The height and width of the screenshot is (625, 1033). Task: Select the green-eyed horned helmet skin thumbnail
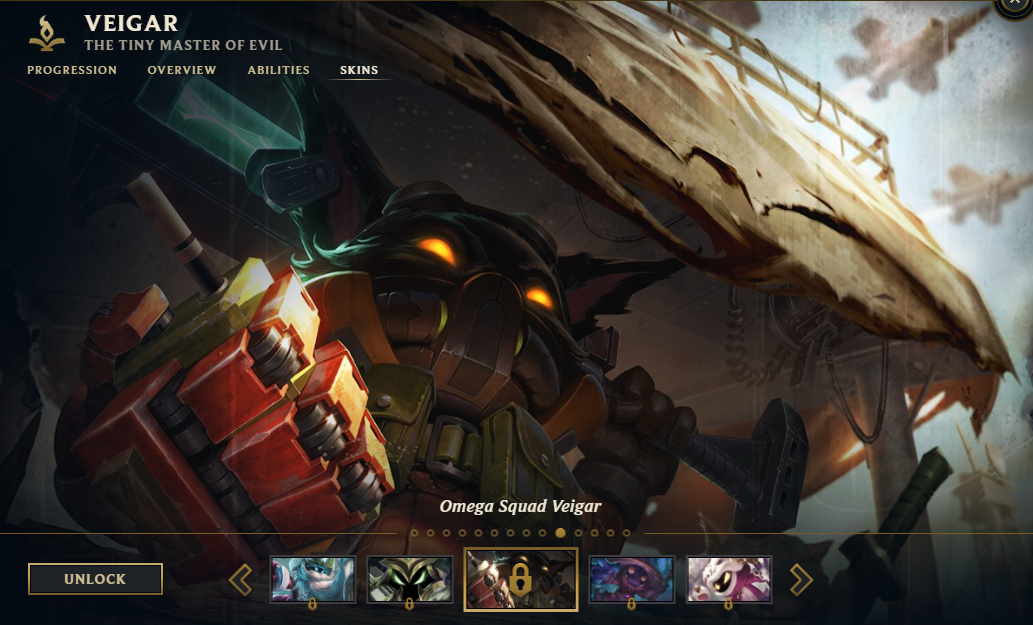pyautogui.click(x=409, y=580)
